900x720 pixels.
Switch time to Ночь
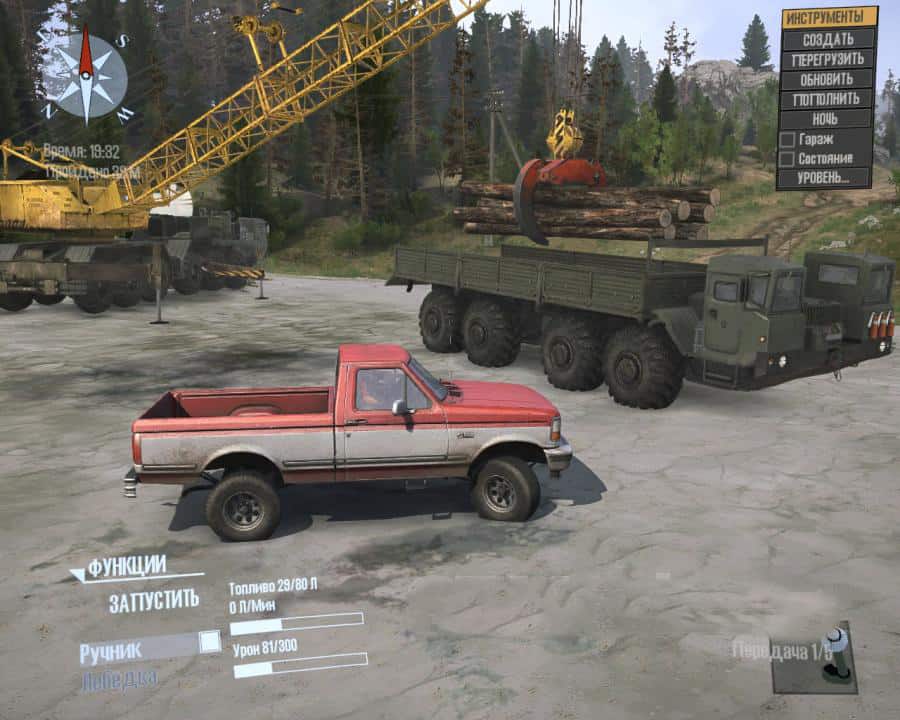coord(827,119)
